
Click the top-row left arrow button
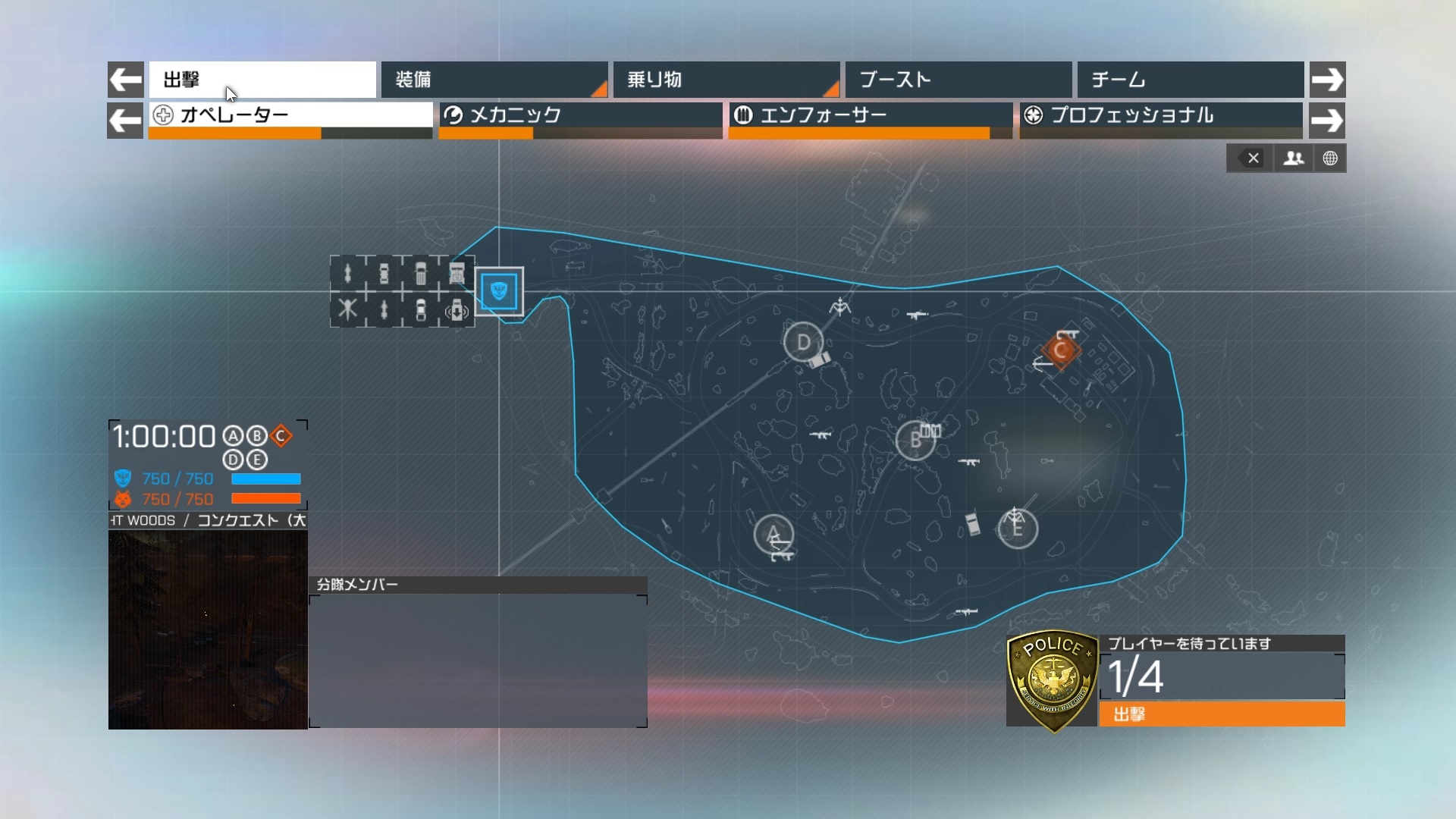126,80
